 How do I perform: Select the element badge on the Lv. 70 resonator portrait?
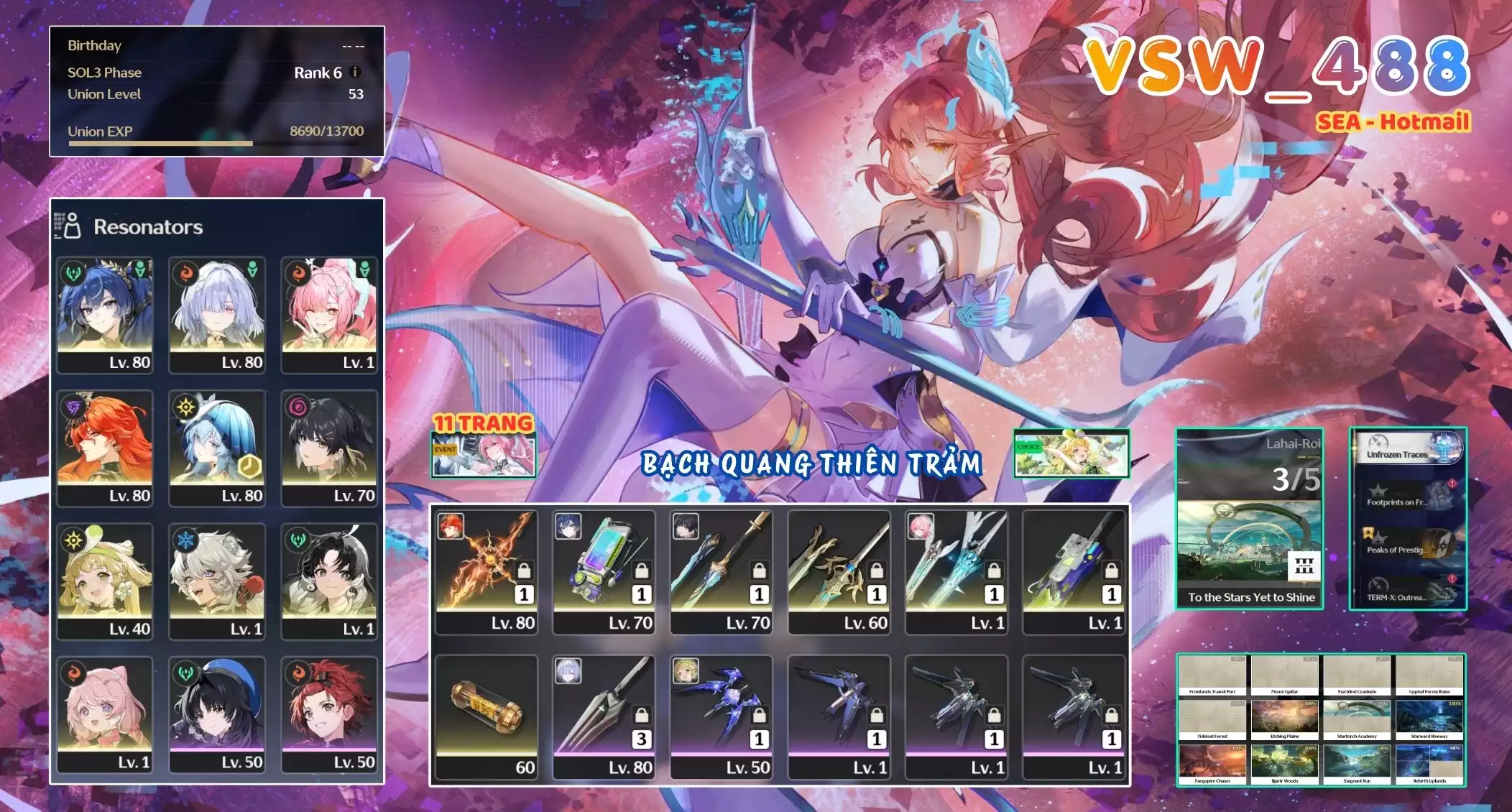297,406
